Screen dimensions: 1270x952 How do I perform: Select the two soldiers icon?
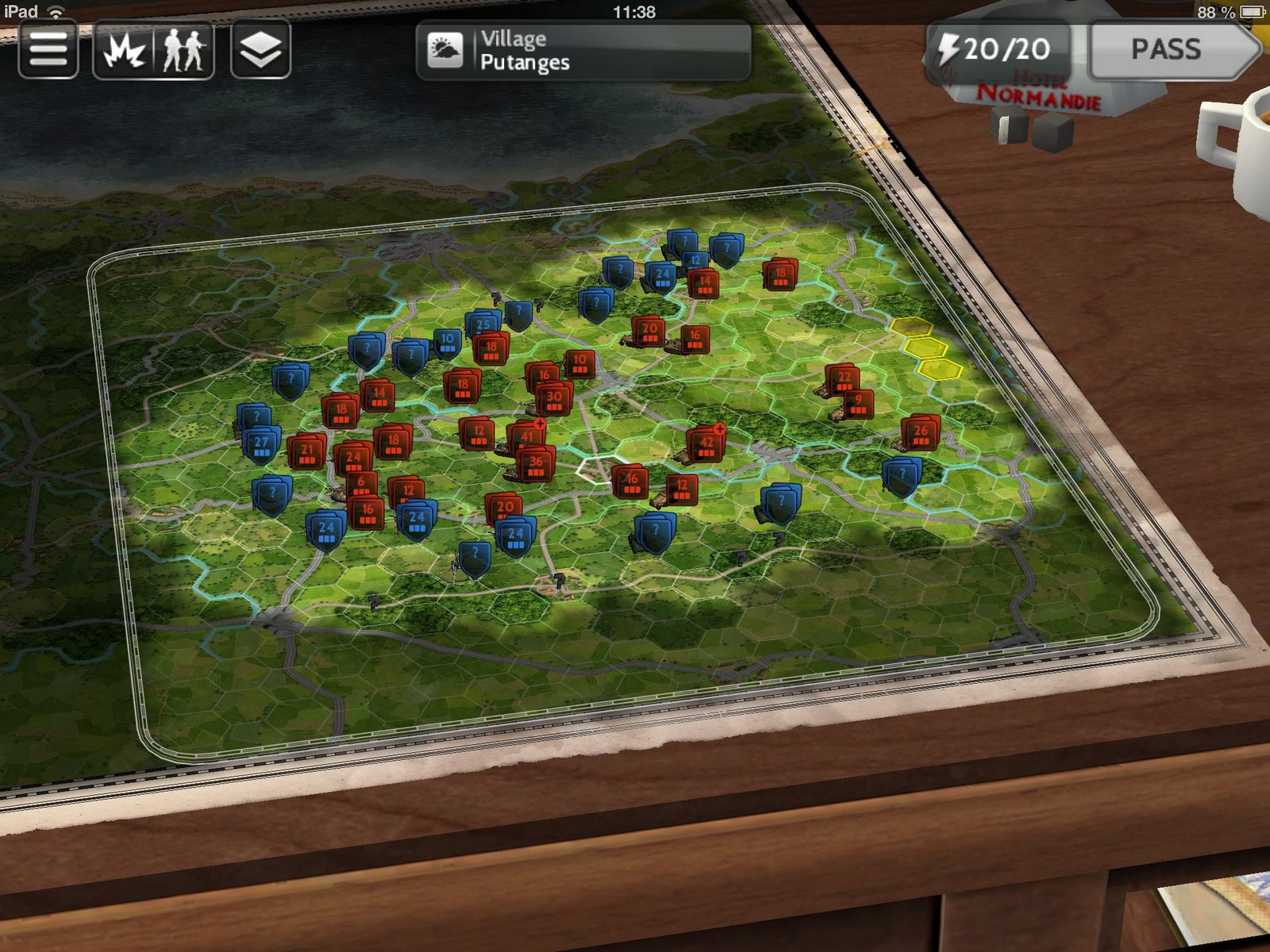point(183,51)
